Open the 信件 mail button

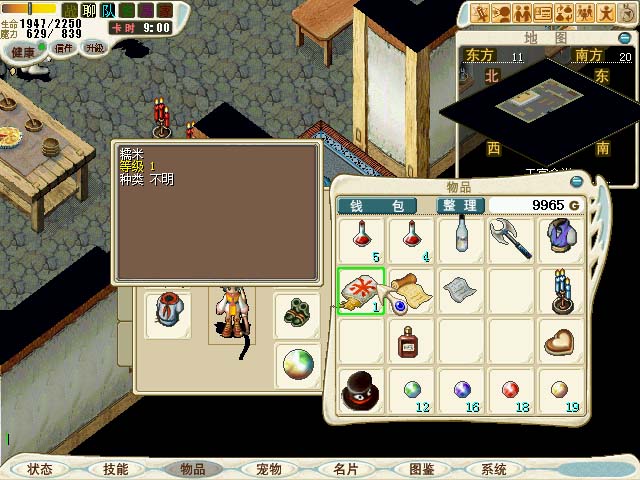[64, 48]
